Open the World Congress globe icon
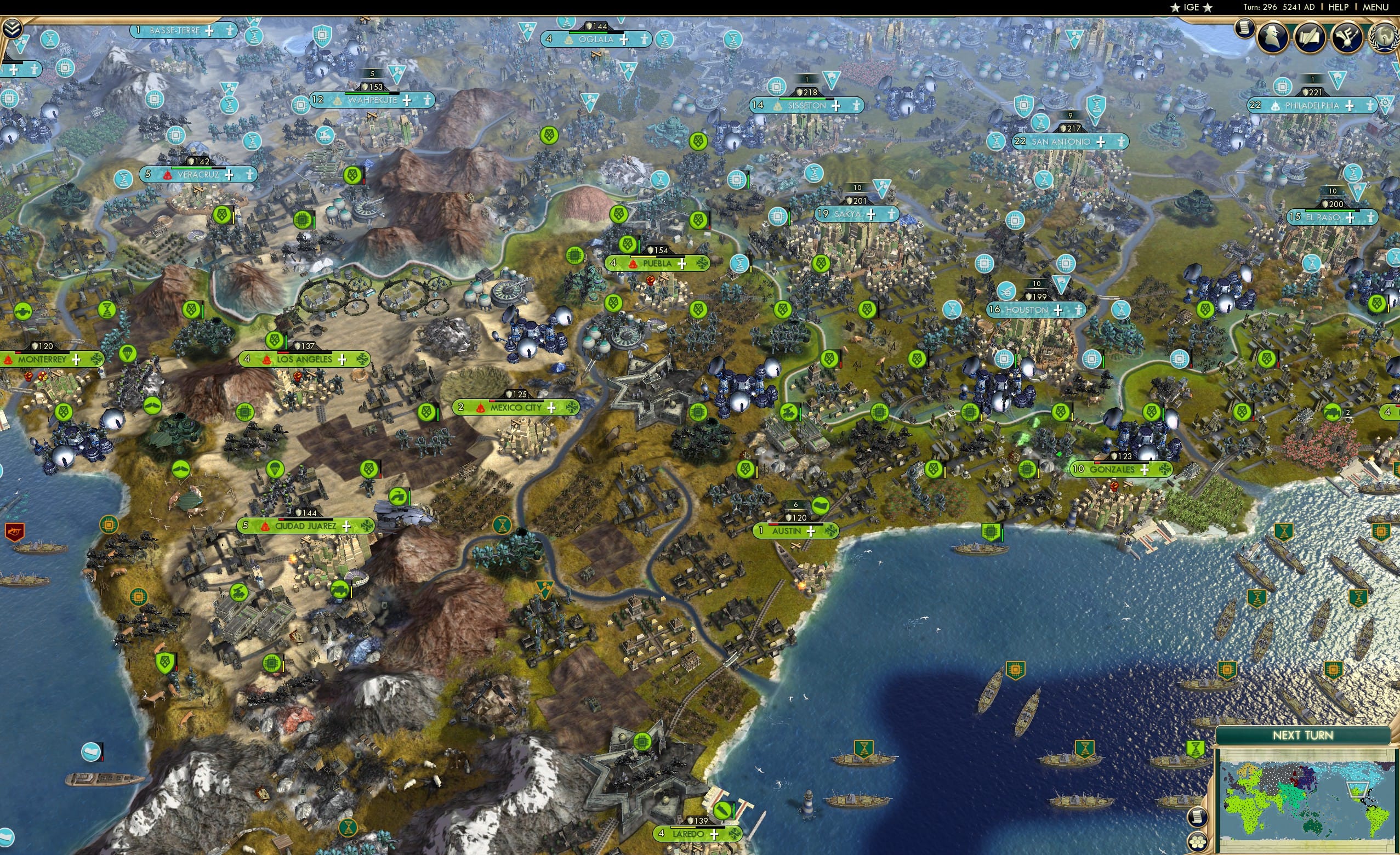This screenshot has height=855, width=1400. click(x=1385, y=37)
